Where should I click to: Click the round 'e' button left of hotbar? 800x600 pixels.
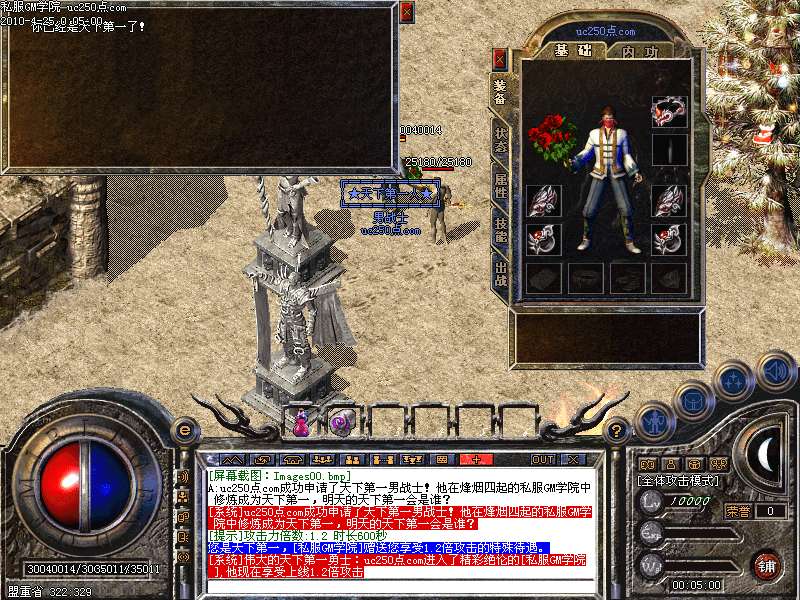pyautogui.click(x=183, y=430)
